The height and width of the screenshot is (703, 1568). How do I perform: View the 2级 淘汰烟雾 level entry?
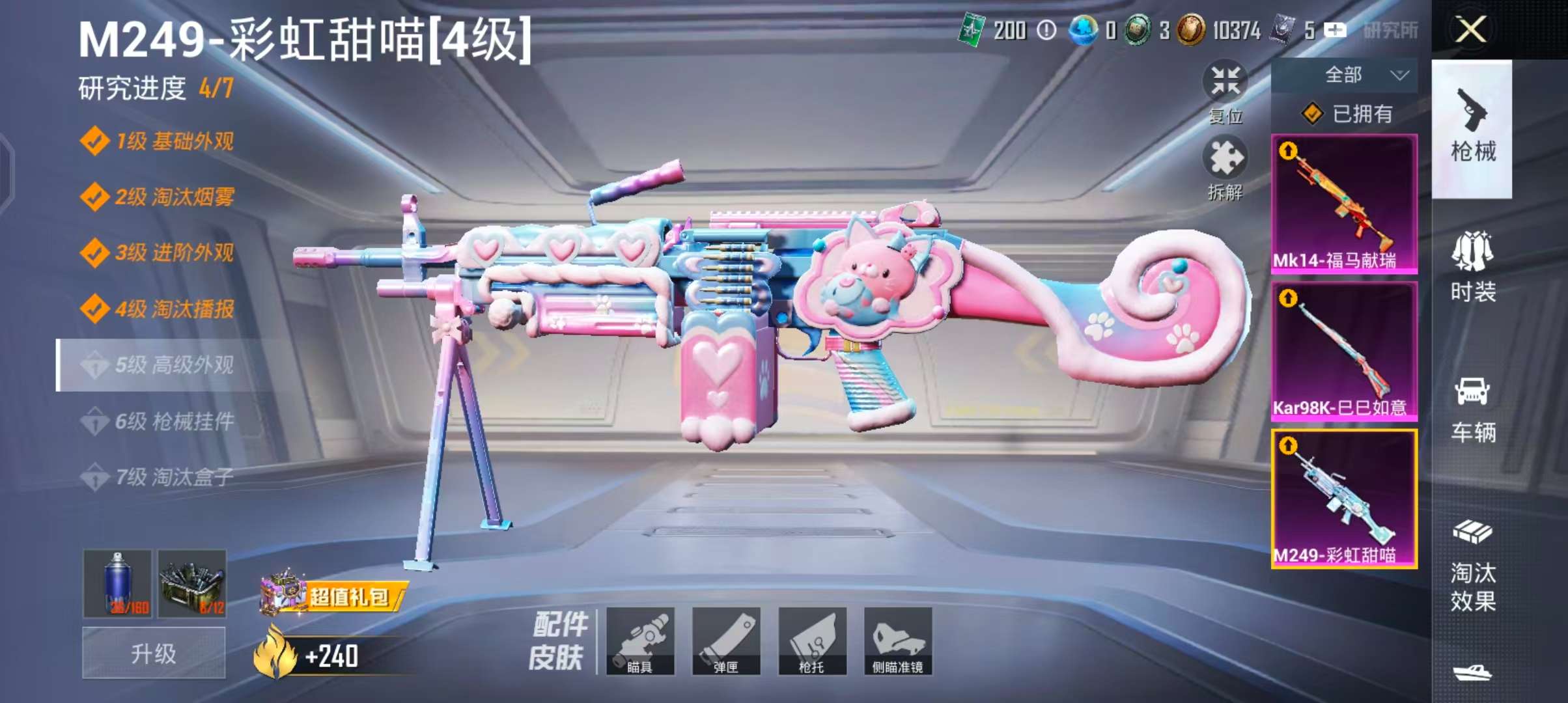point(173,197)
